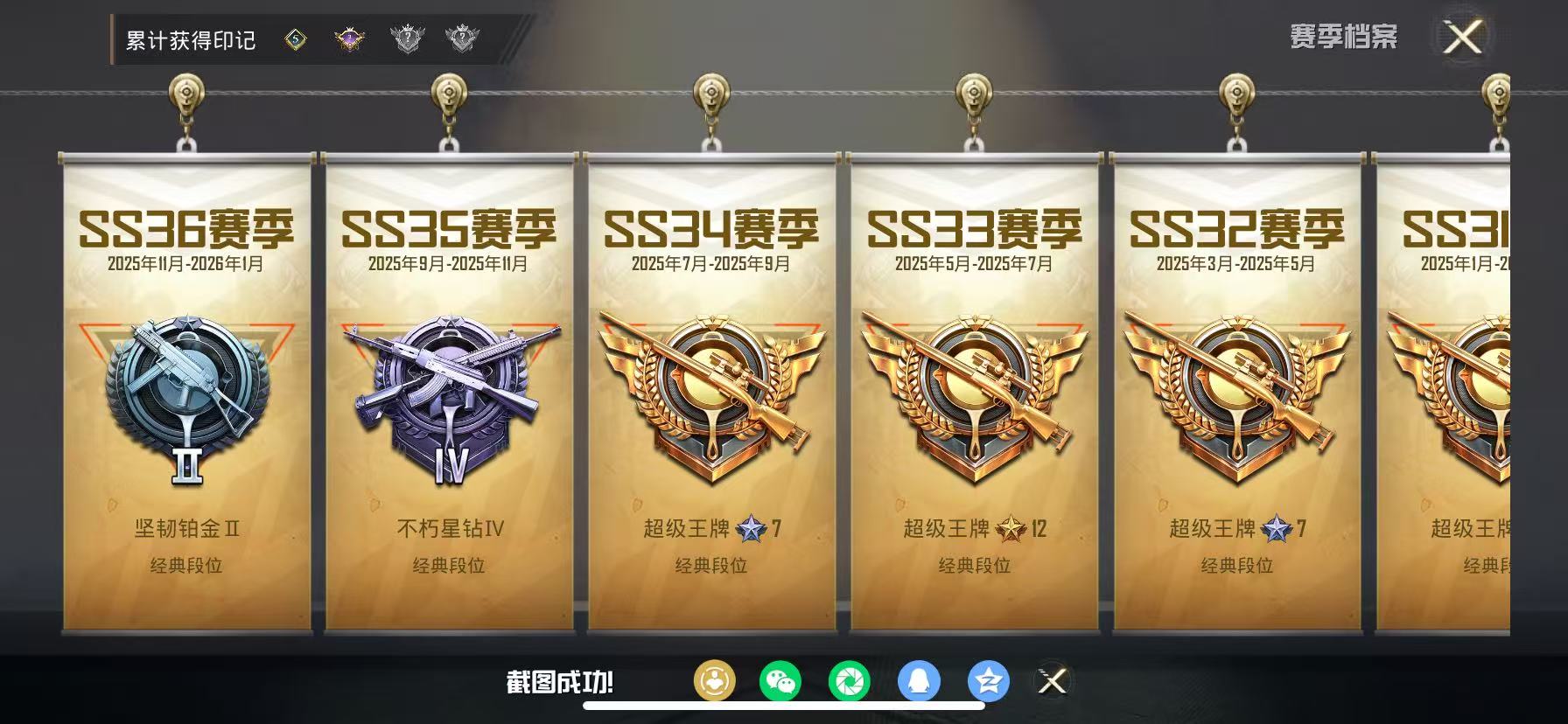
Task: Click the level 5 diamond mark badge
Action: pyautogui.click(x=295, y=38)
